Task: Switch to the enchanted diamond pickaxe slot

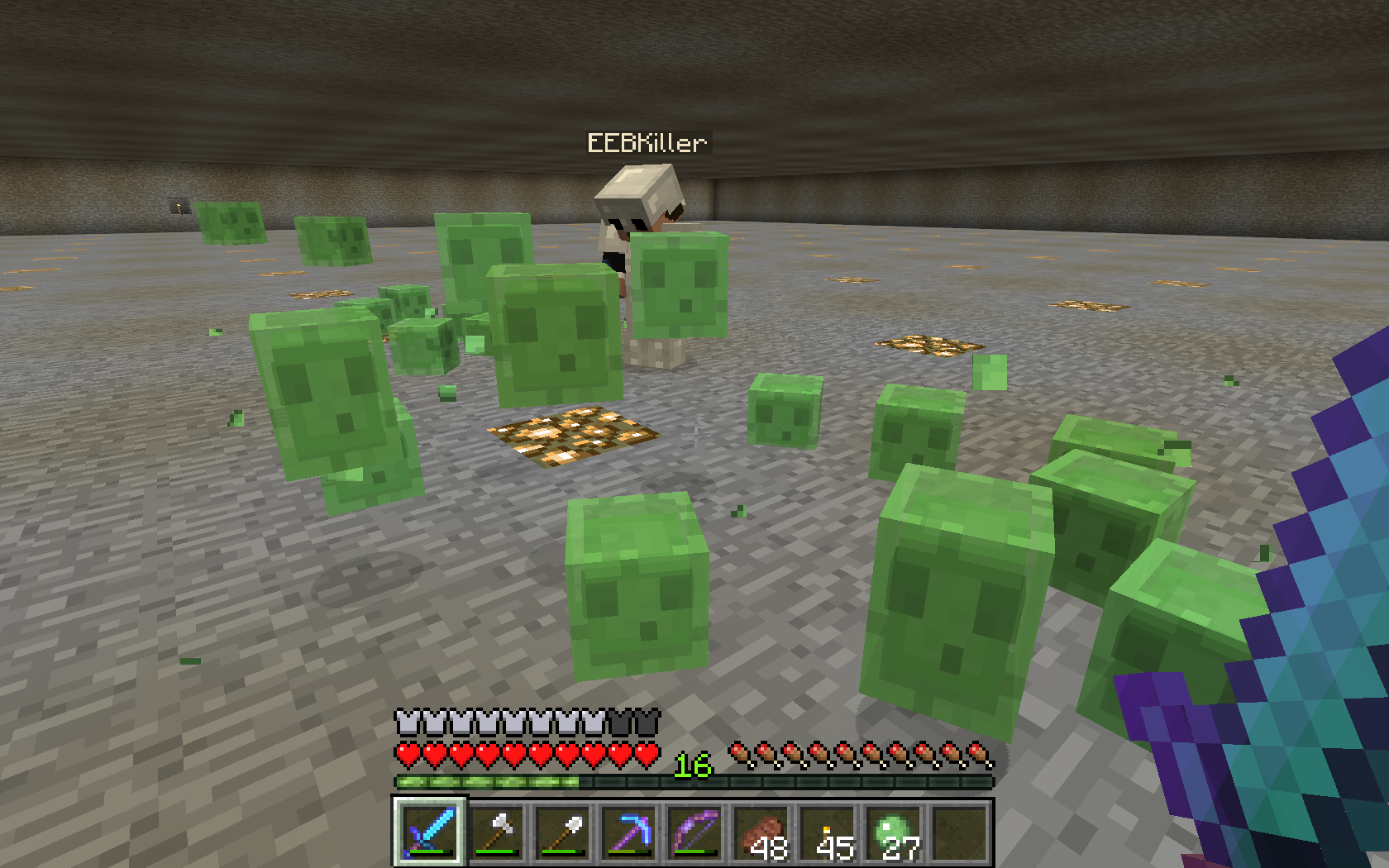Action: [x=628, y=831]
